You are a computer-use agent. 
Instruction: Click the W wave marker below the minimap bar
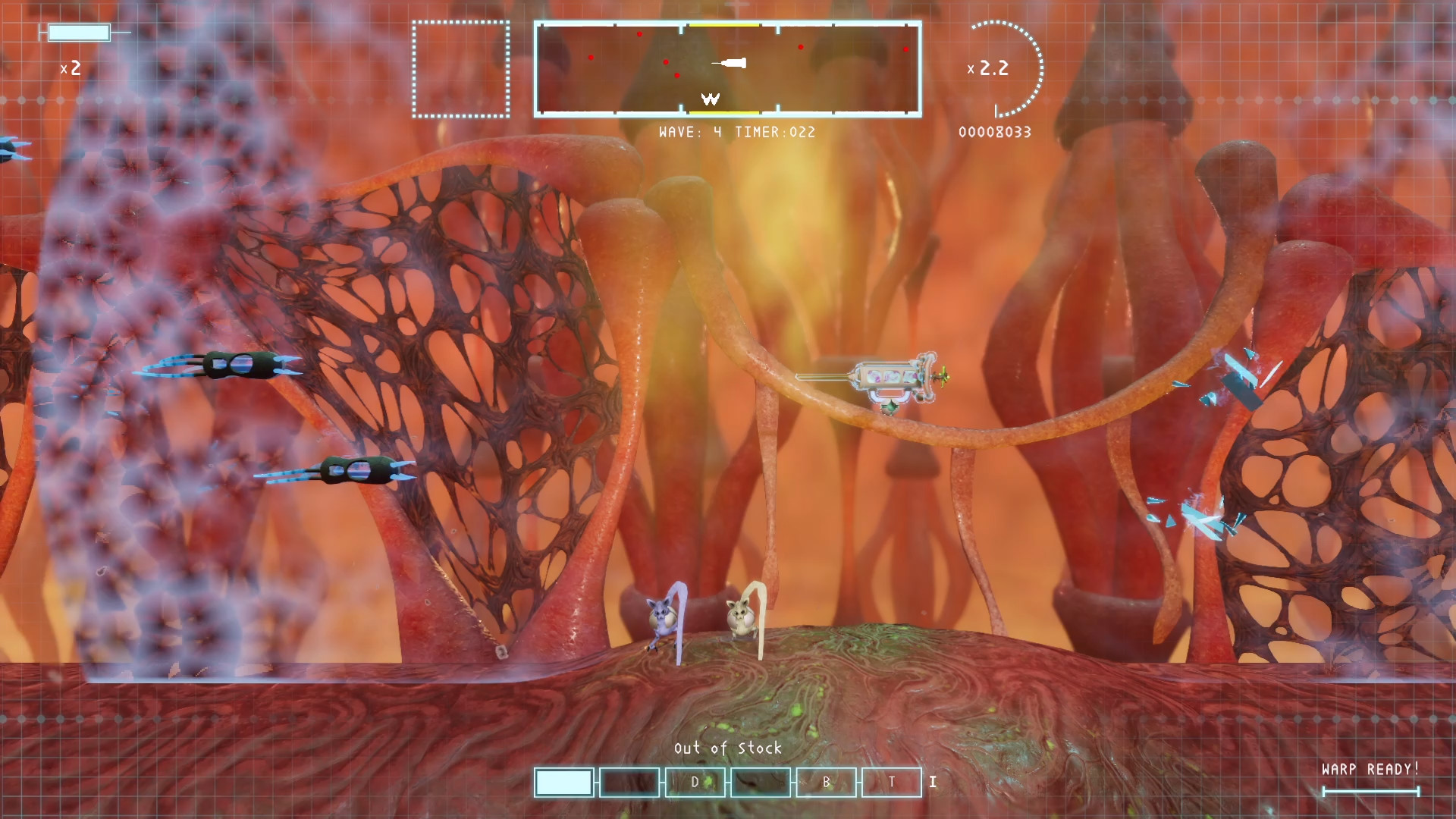[710, 97]
